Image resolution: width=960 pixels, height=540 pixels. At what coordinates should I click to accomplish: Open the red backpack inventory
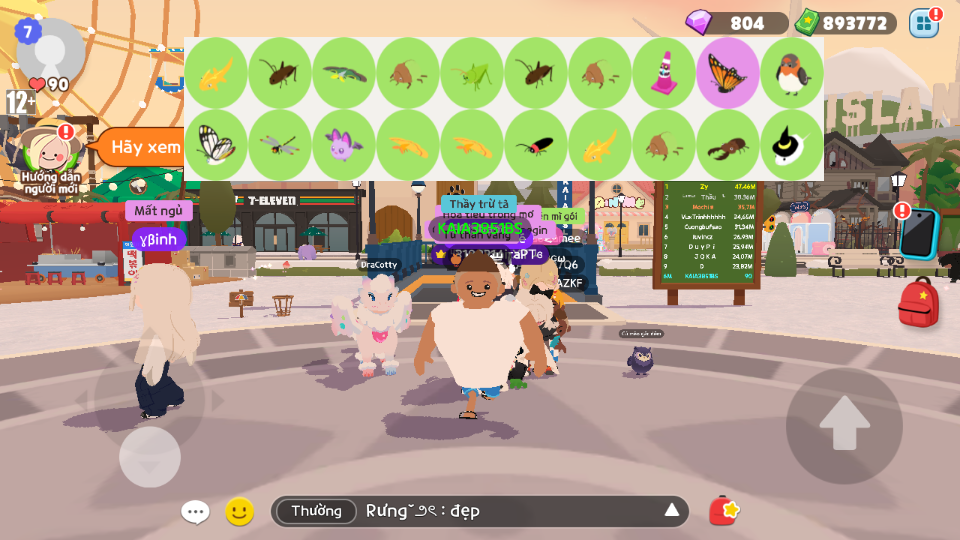pyautogui.click(x=918, y=303)
